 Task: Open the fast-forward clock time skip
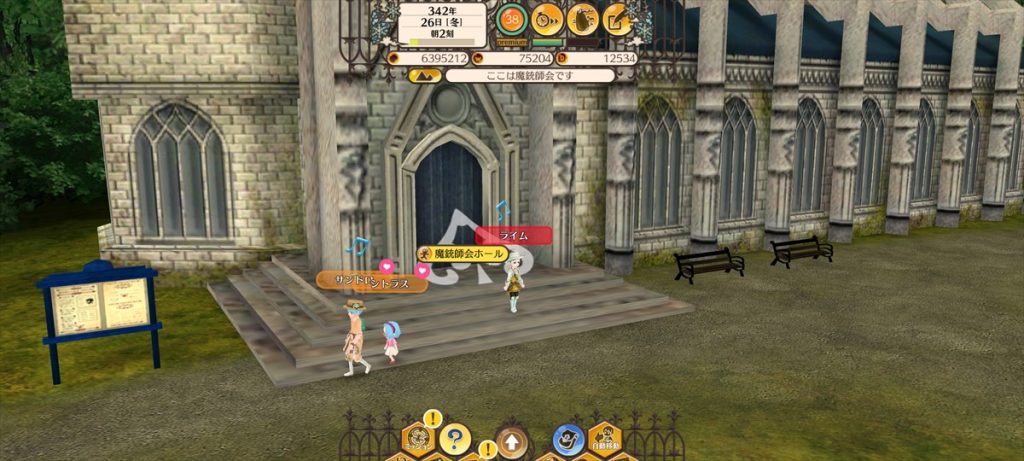(x=547, y=18)
